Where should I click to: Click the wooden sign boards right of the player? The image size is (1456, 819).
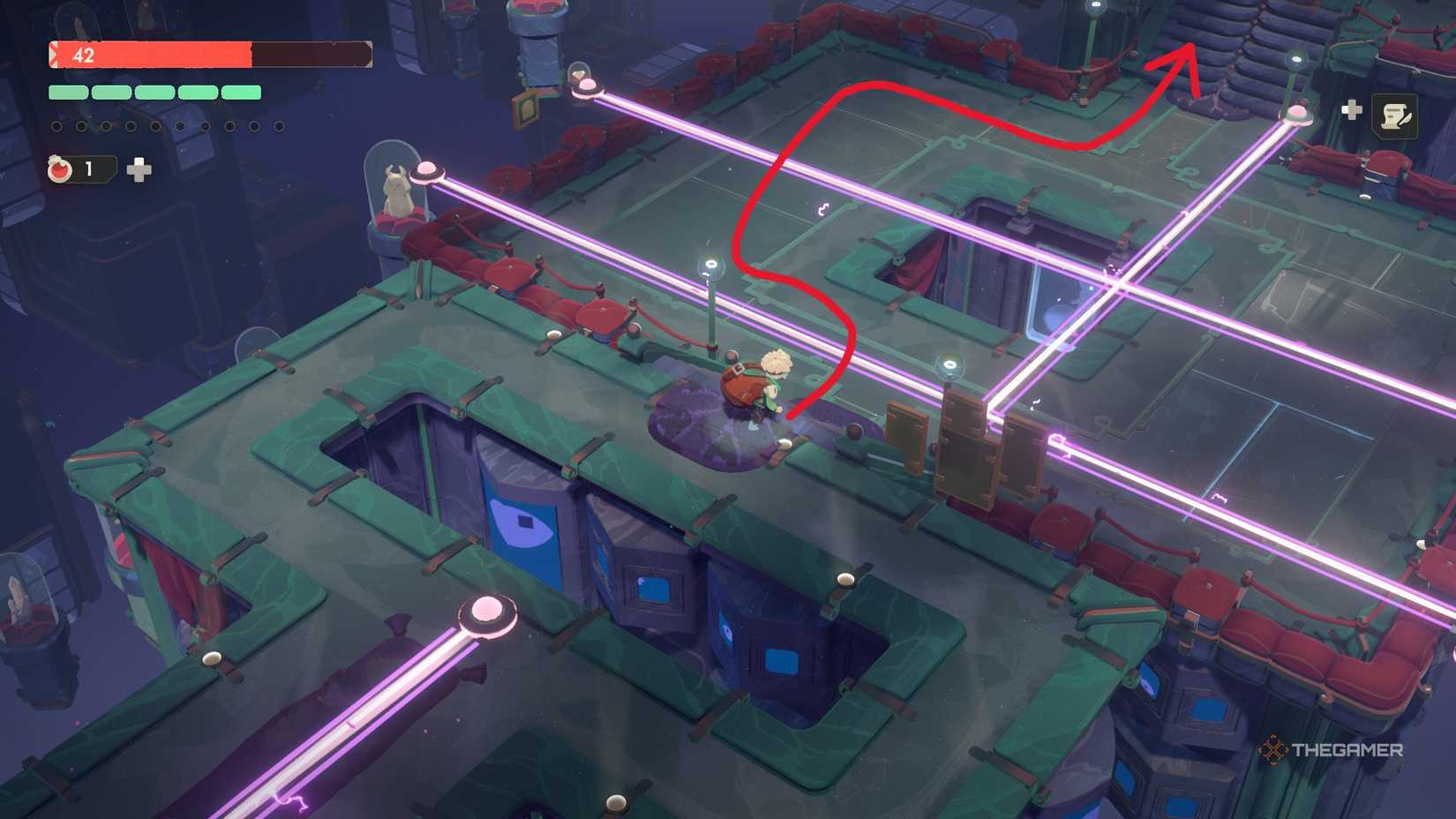tap(966, 450)
